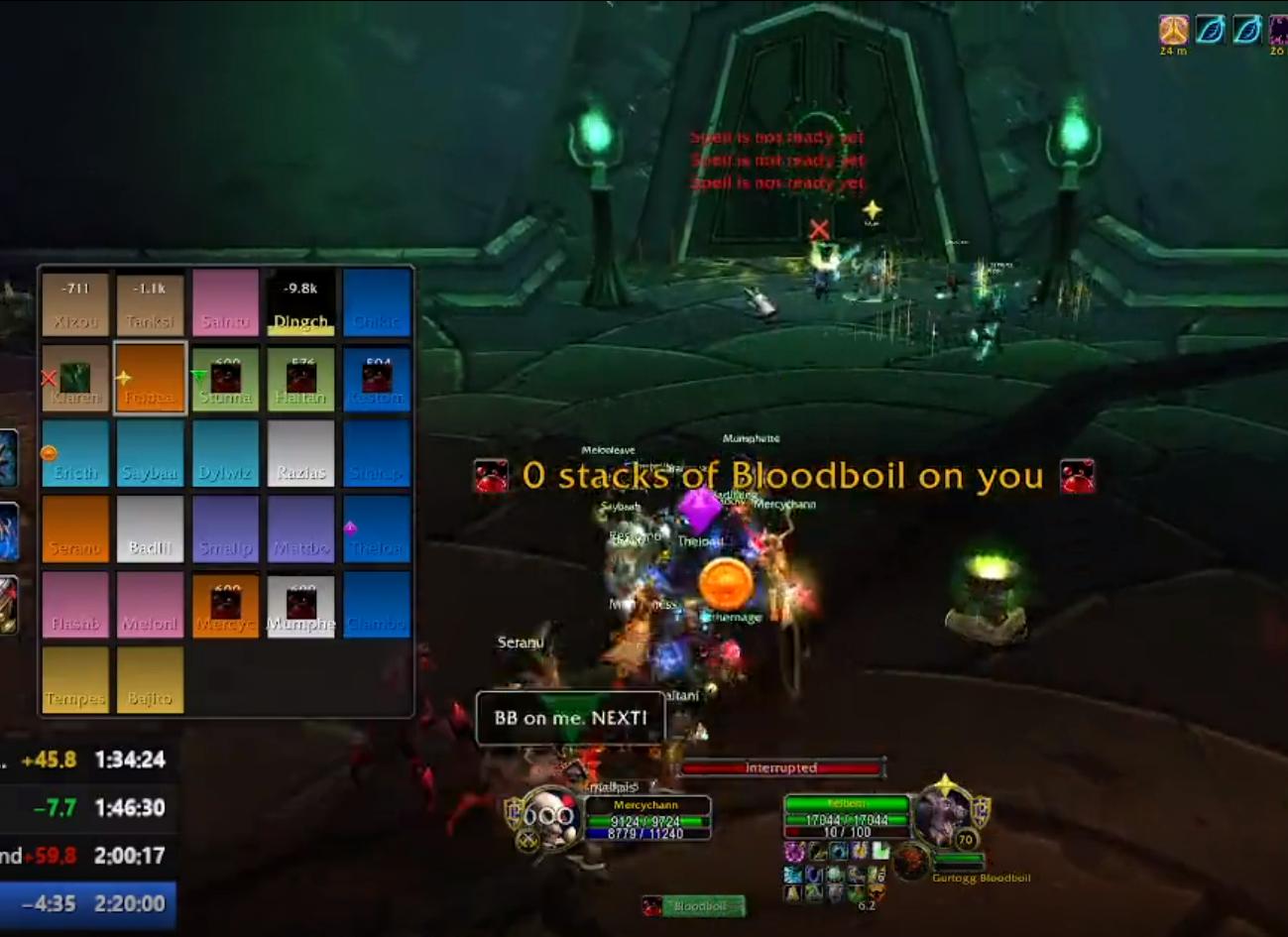Click Gurtogg Bloodboil's level 70 badge

coord(963,837)
